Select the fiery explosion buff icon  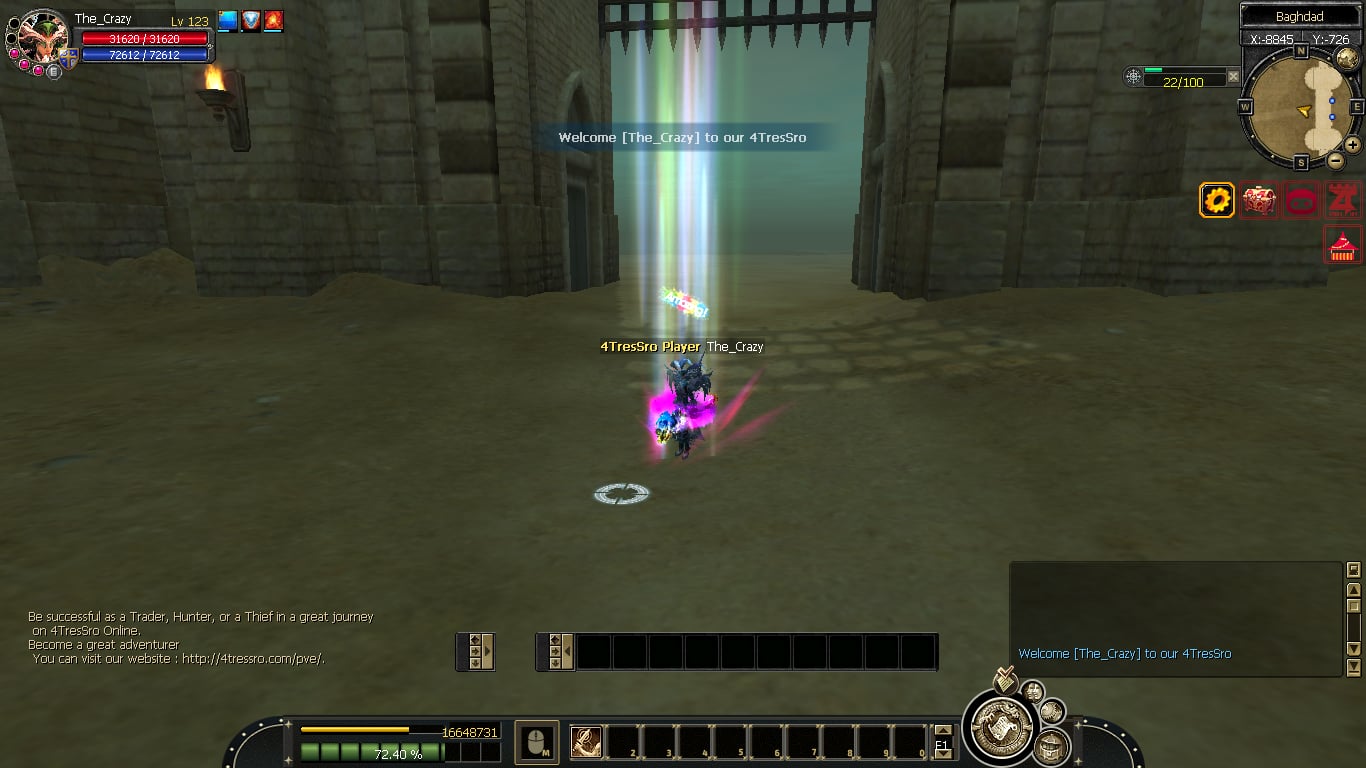click(273, 21)
